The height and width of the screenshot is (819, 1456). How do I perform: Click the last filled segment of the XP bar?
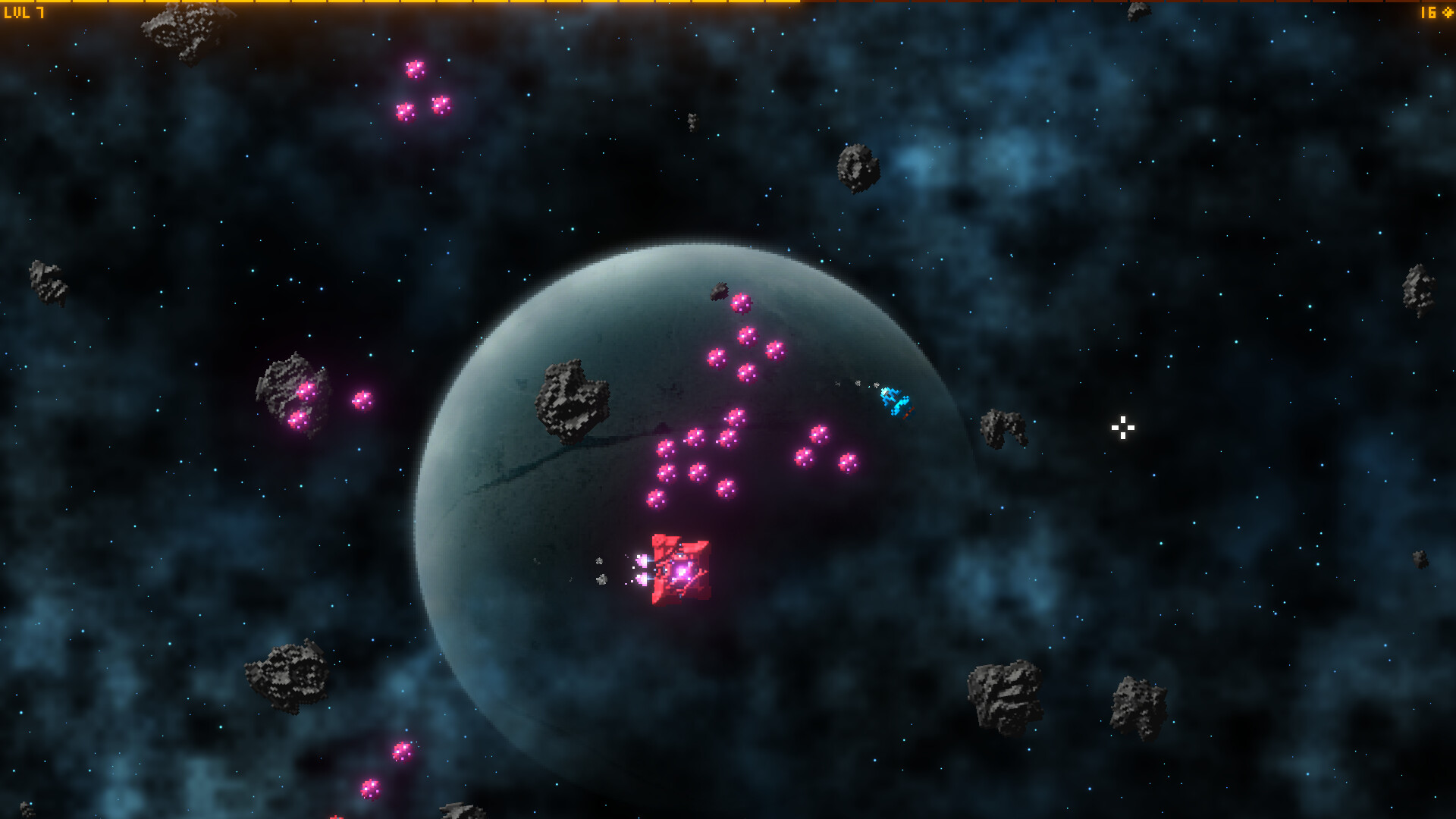(x=781, y=3)
